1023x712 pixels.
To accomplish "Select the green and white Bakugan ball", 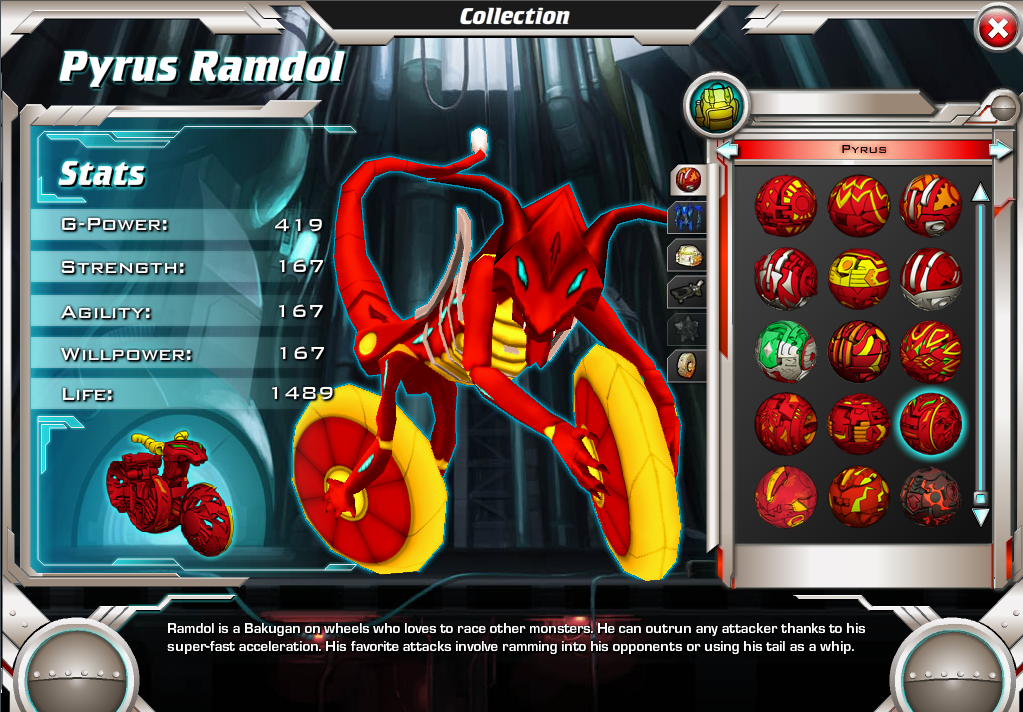I will (785, 352).
